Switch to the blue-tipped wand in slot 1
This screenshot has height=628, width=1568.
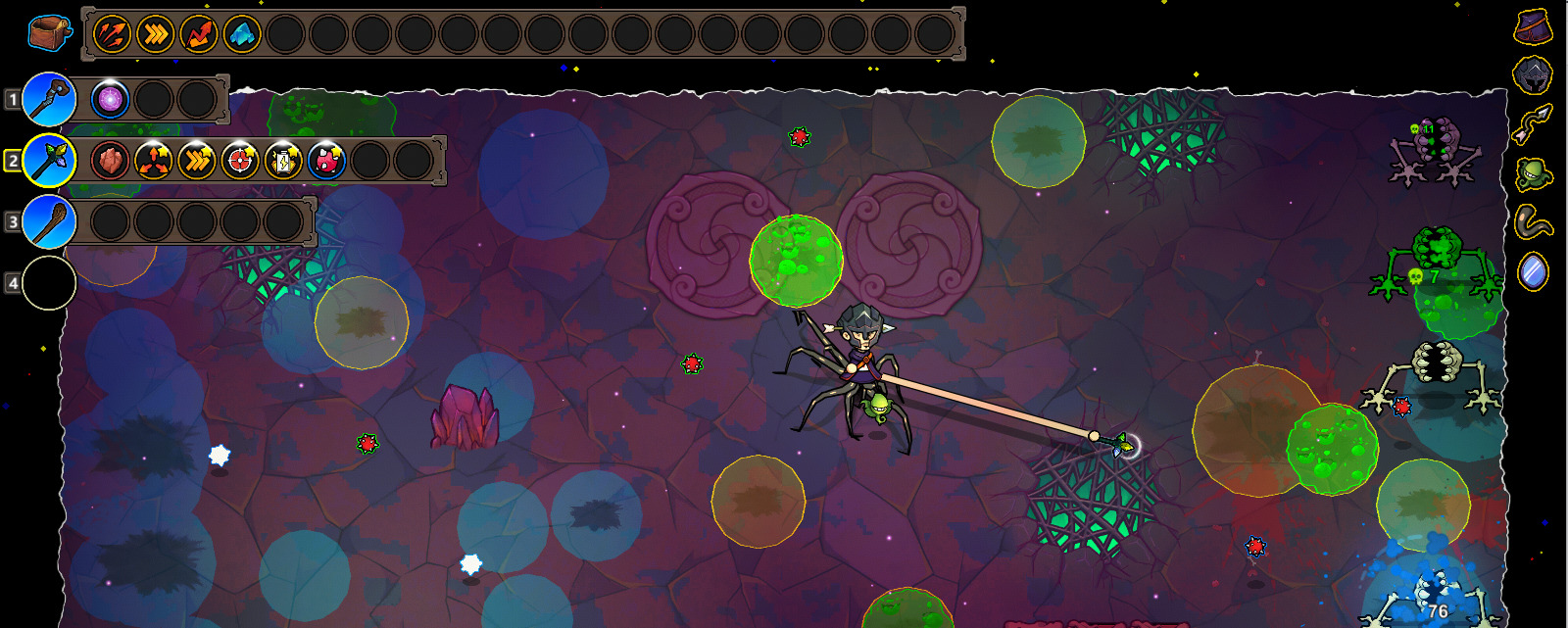click(x=49, y=99)
